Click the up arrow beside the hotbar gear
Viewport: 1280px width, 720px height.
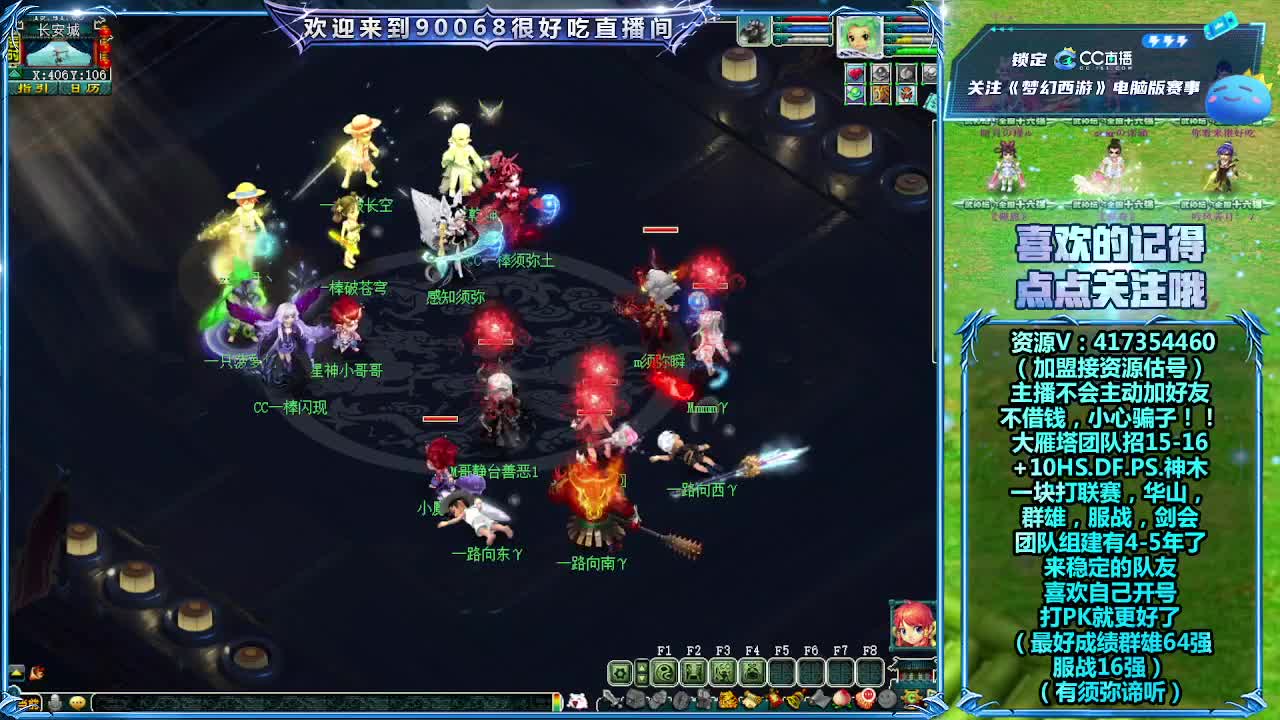coord(642,666)
